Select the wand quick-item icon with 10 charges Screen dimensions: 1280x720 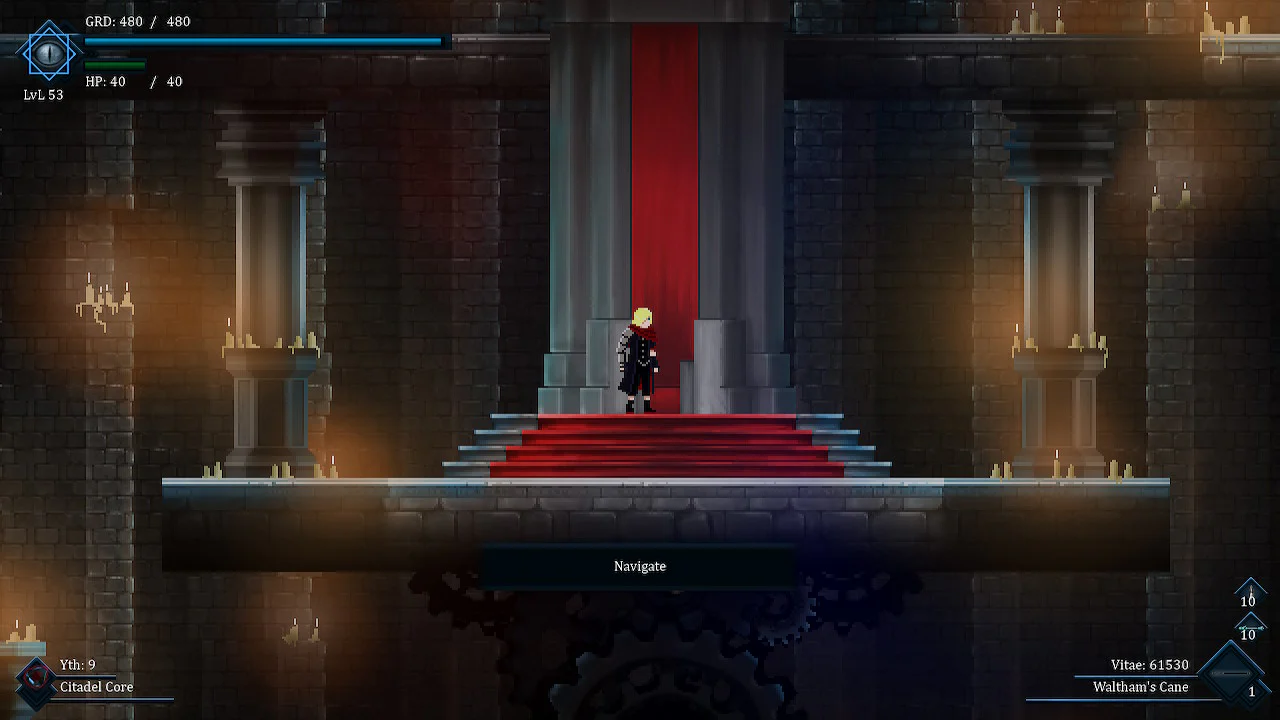coord(1250,627)
